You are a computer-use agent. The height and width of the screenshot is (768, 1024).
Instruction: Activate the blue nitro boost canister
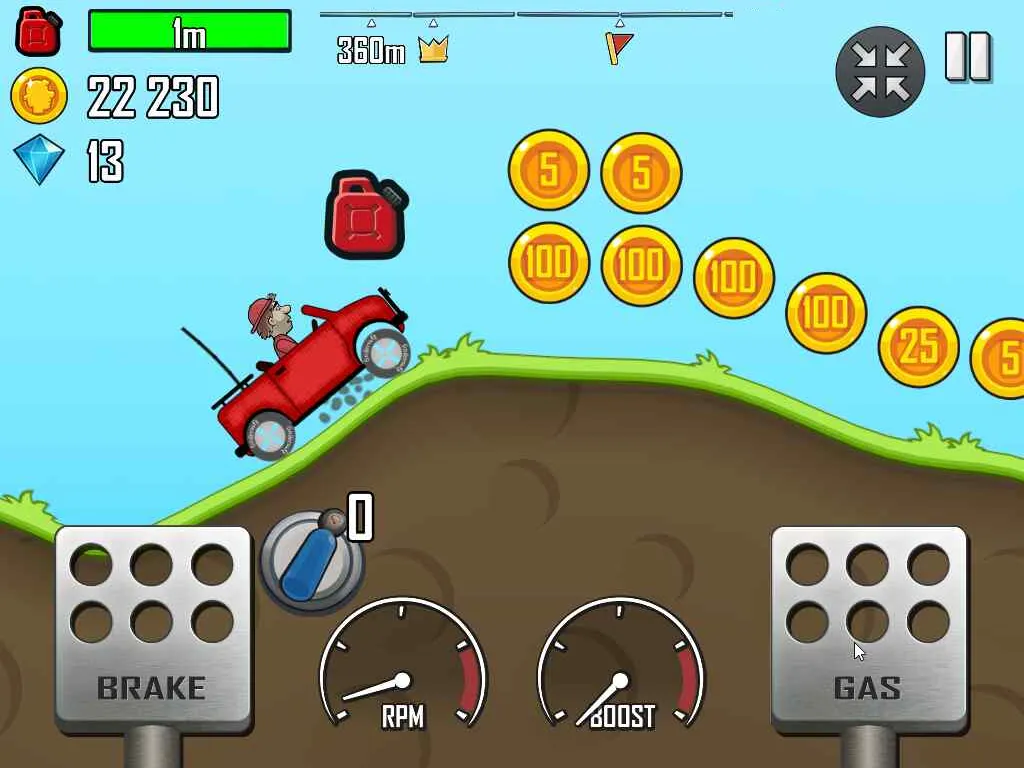[x=311, y=559]
